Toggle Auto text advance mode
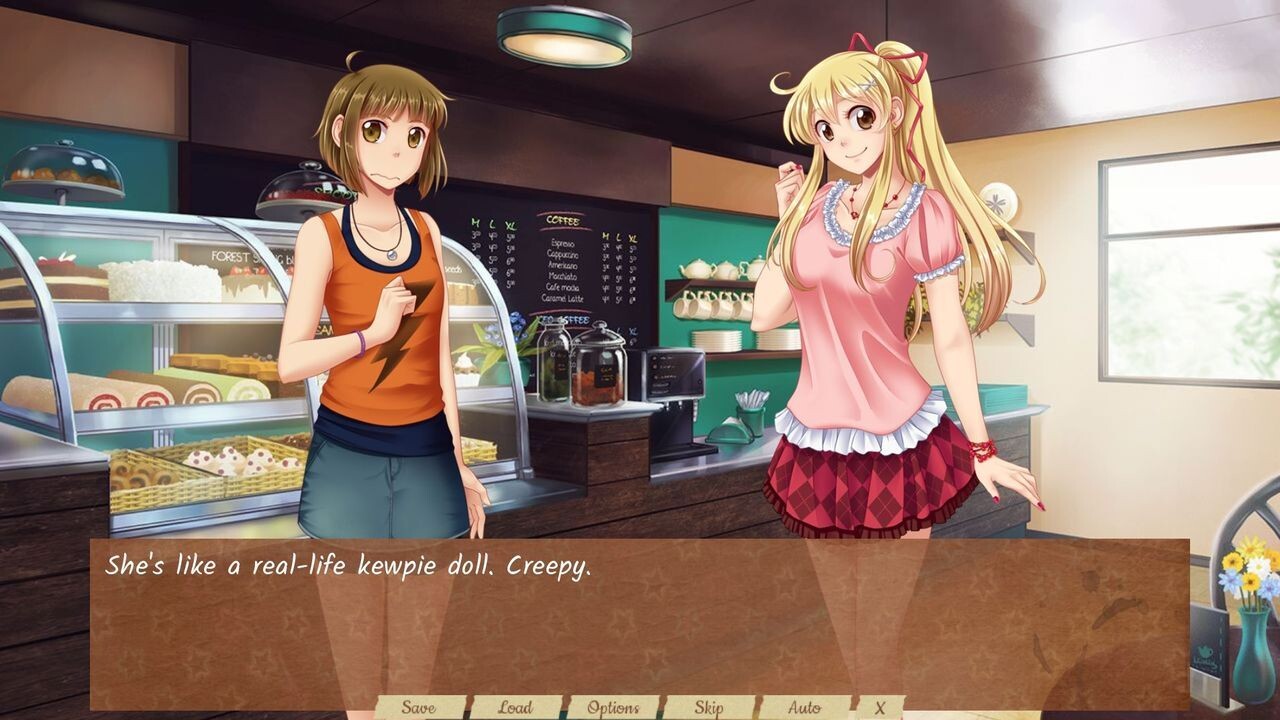The height and width of the screenshot is (720, 1280). [805, 705]
